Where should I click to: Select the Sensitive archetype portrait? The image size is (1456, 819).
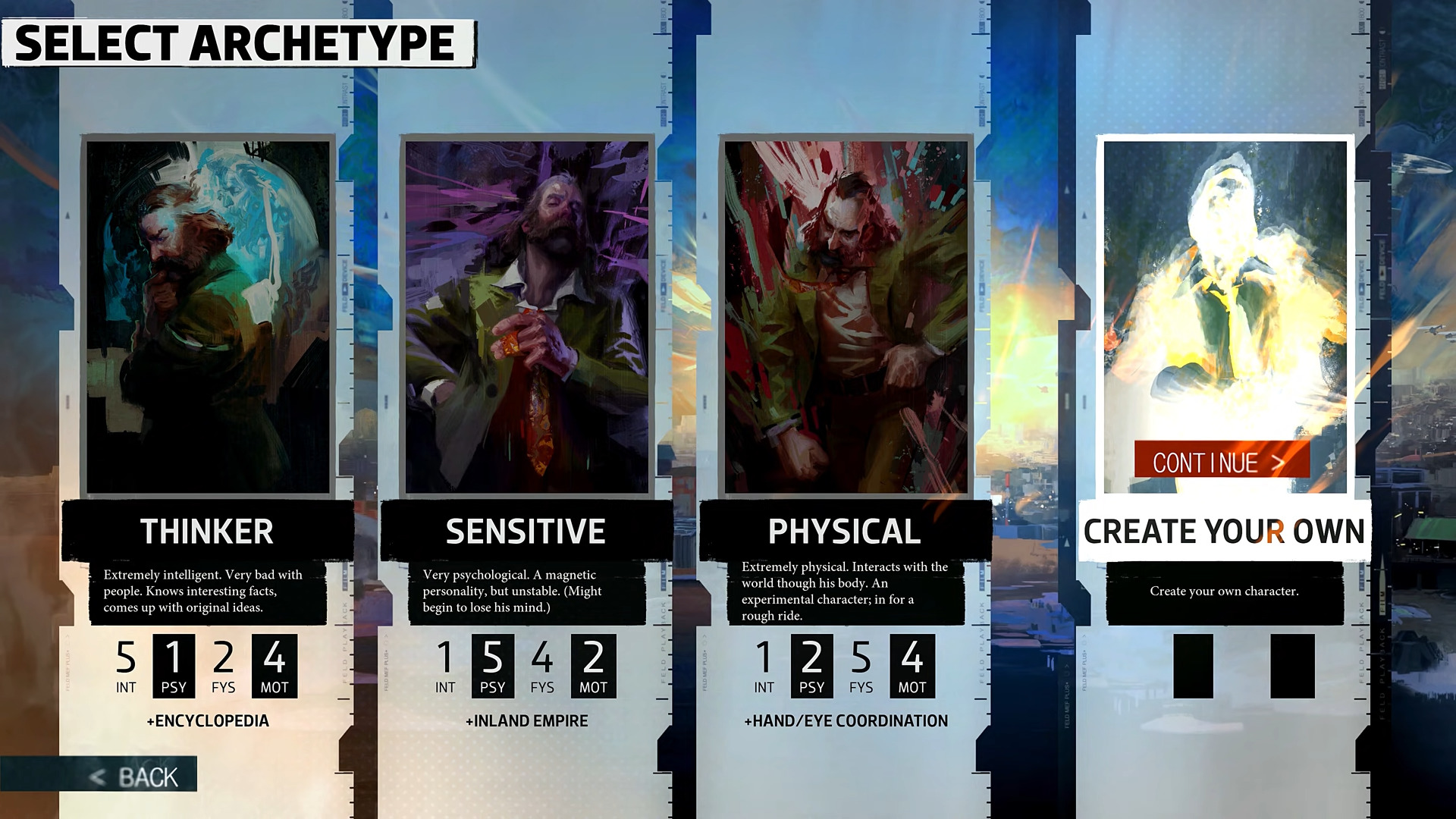528,311
